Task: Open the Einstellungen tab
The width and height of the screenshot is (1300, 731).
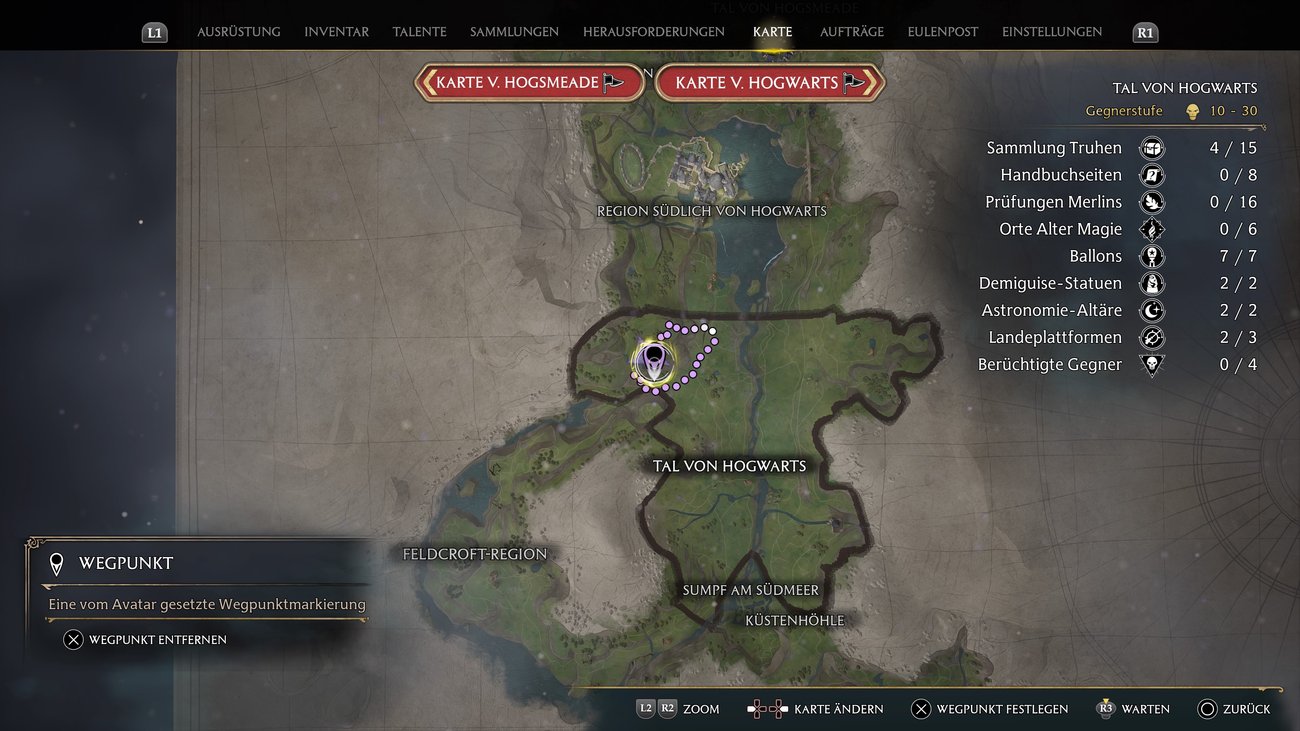Action: [1052, 32]
